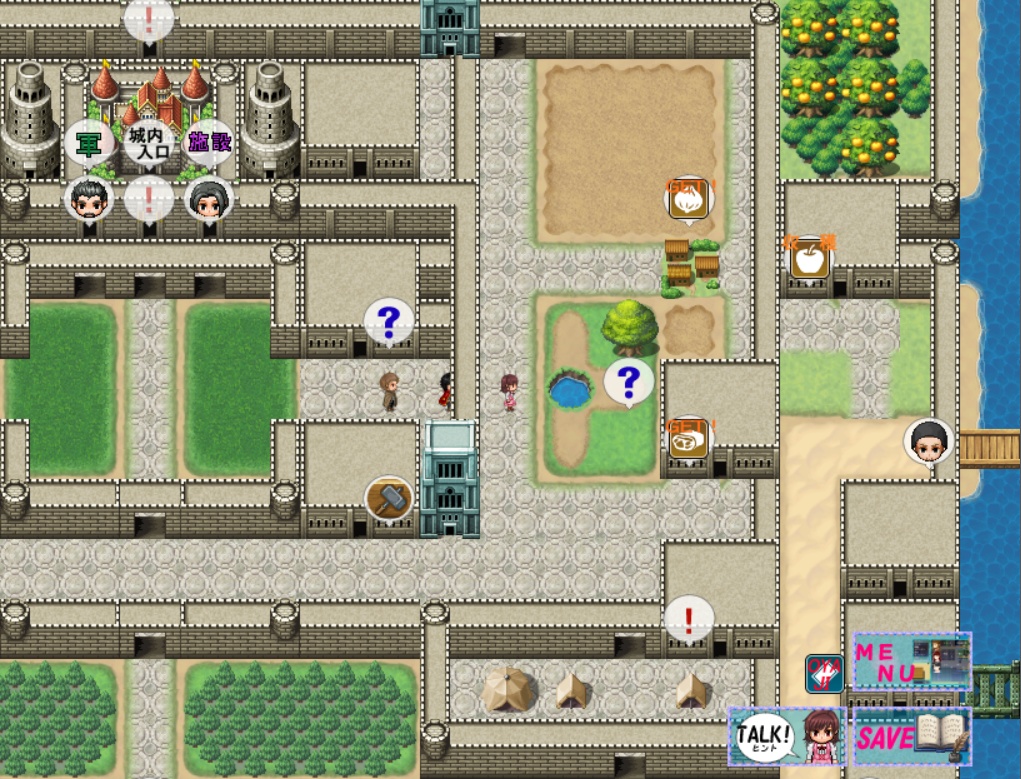
Task: Select the bearded man portrait bubble
Action: click(88, 199)
